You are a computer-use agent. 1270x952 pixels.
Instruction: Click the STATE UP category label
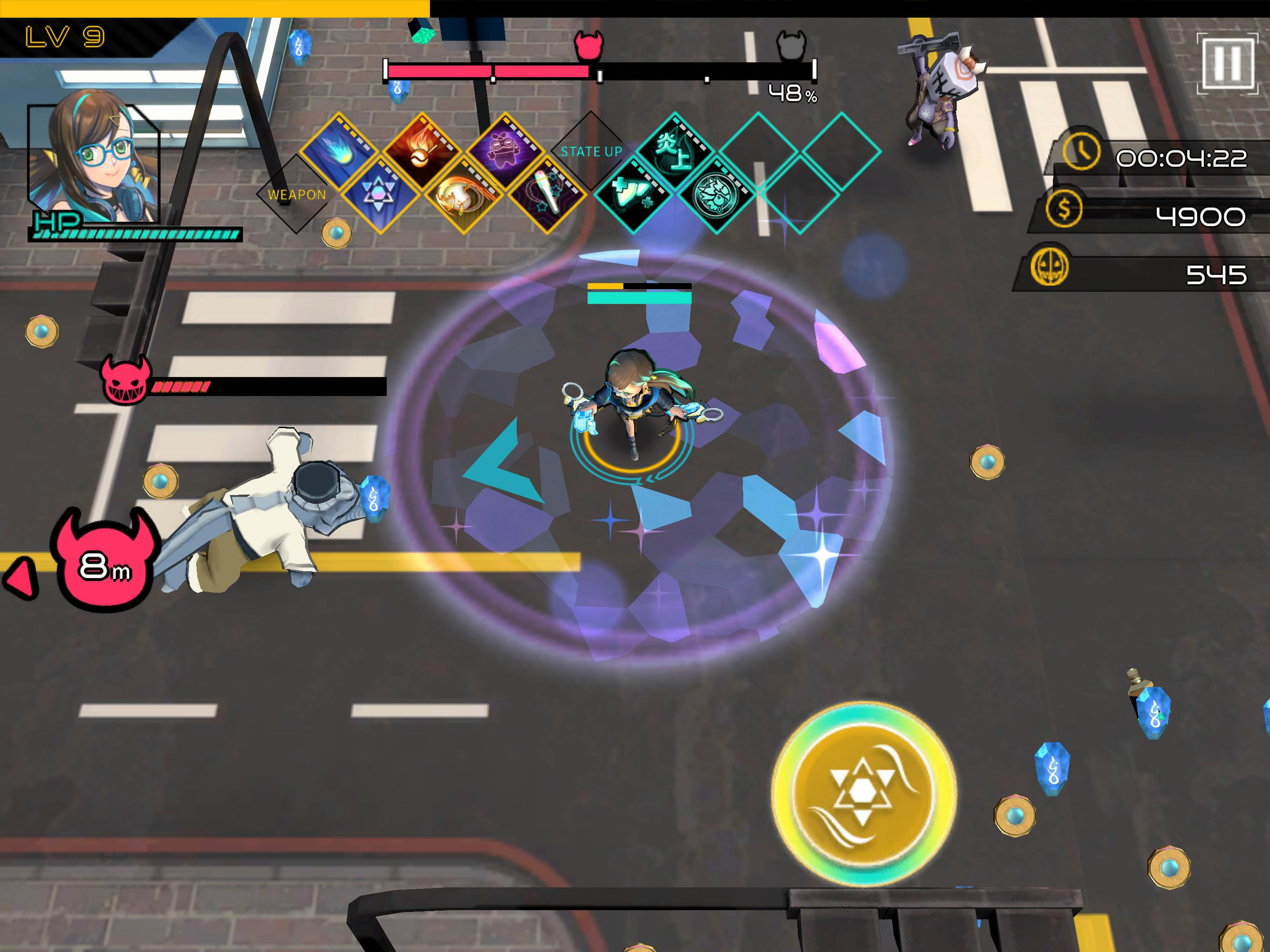point(591,151)
